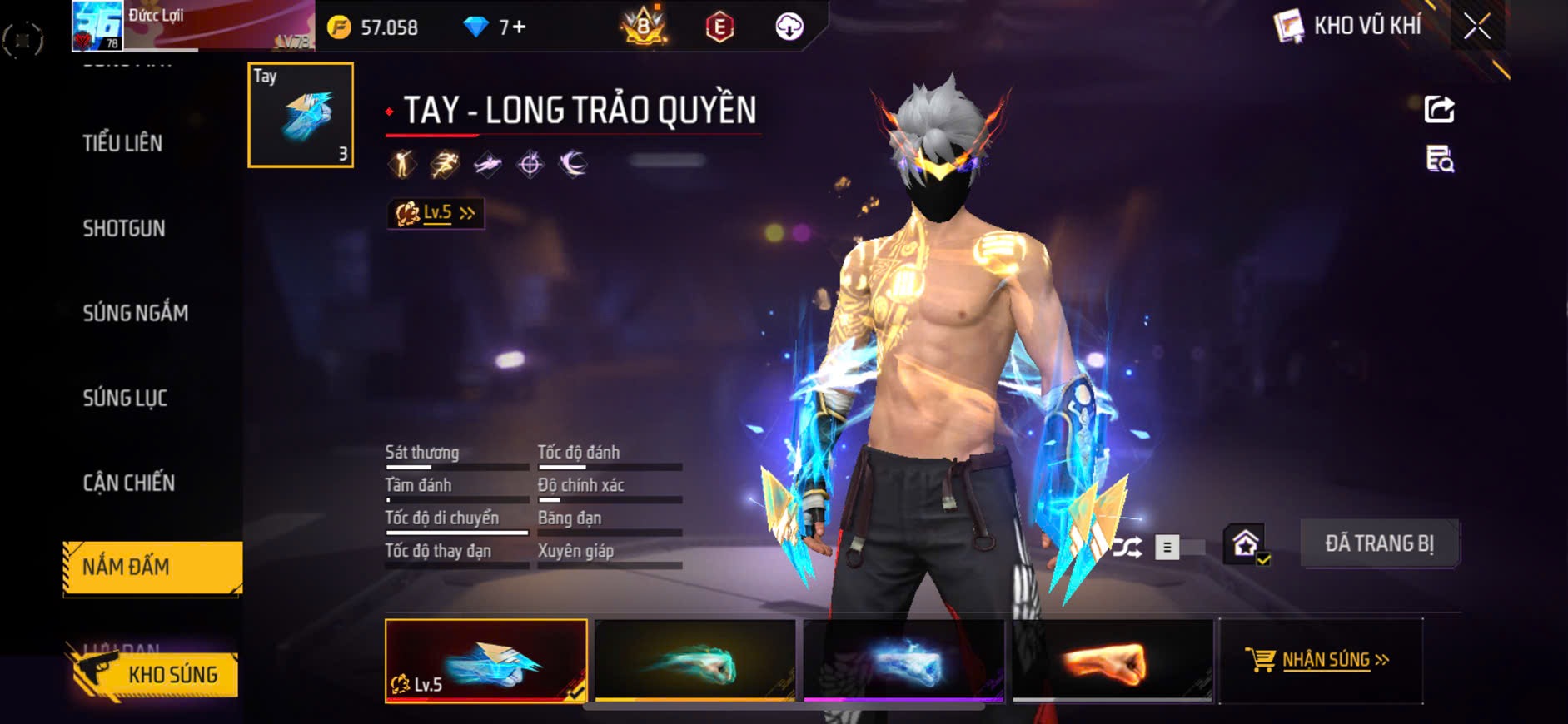Close the weapon vault screen
The width and height of the screenshot is (1568, 724).
pos(1477,27)
